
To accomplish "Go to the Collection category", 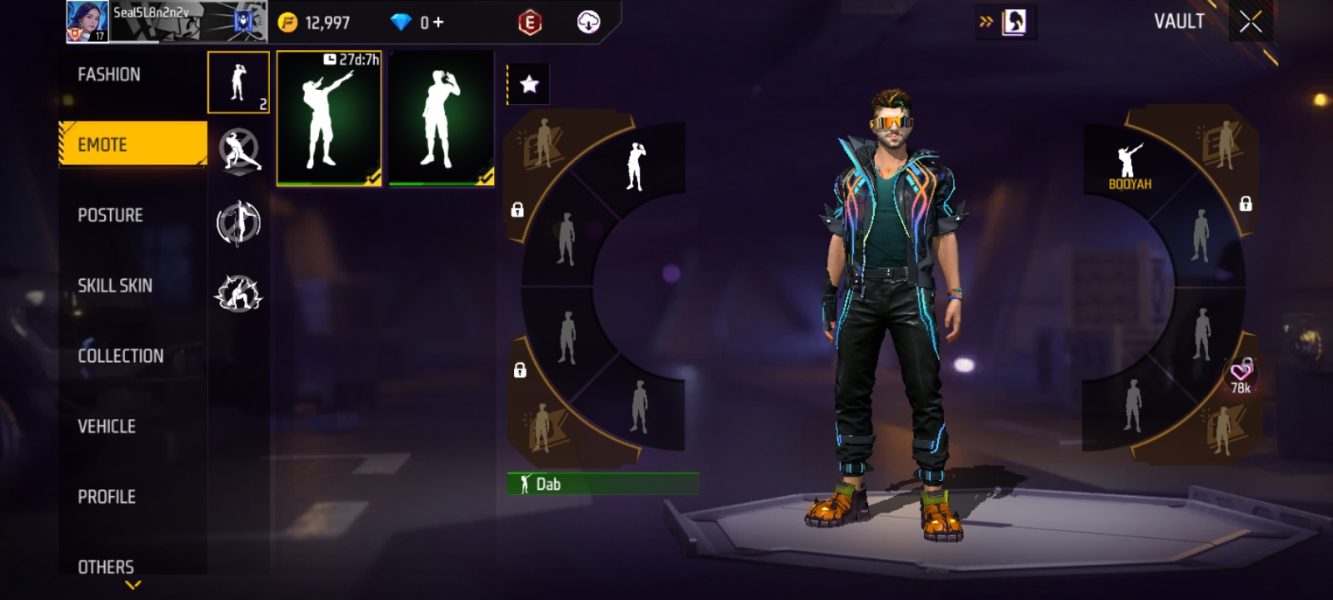I will click(120, 356).
